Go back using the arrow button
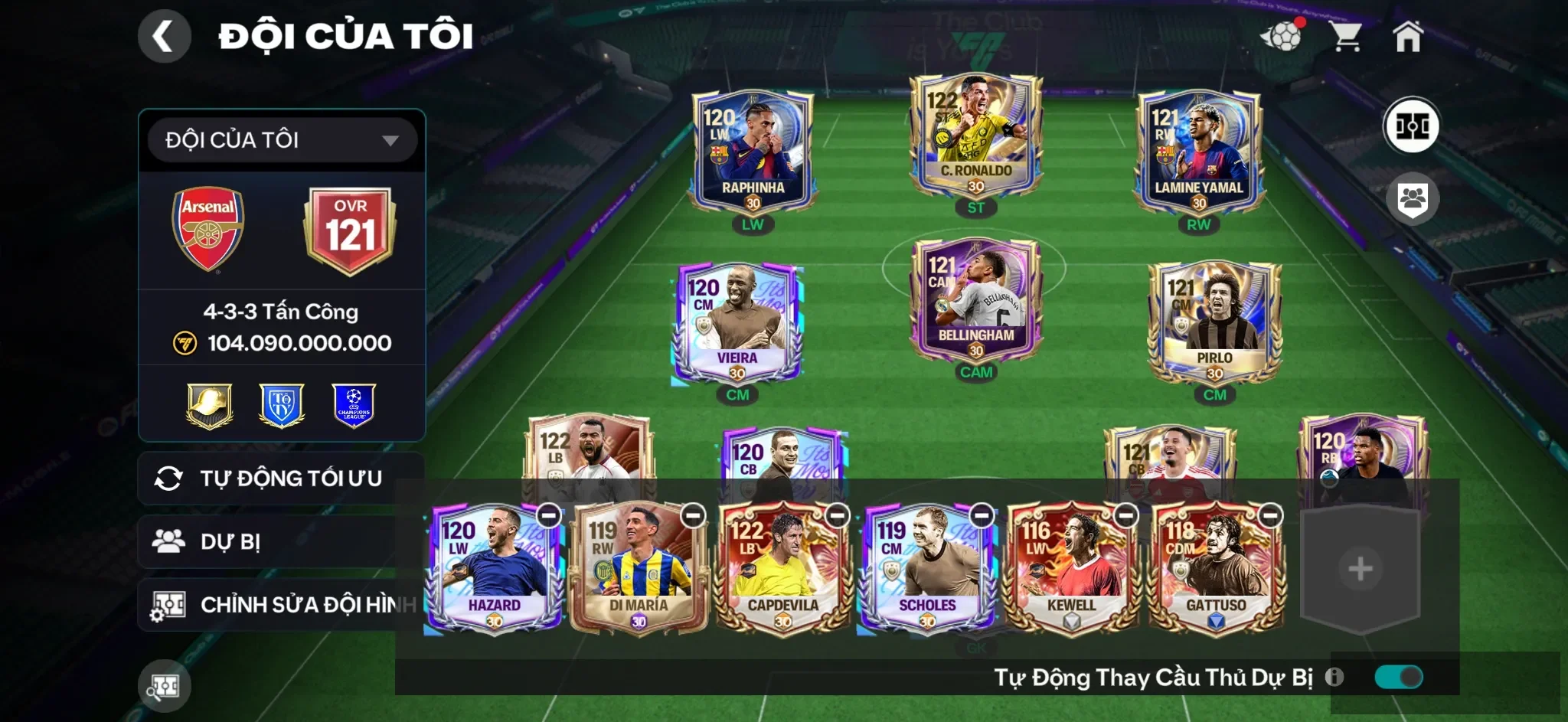Viewport: 1568px width, 722px height. click(x=164, y=36)
